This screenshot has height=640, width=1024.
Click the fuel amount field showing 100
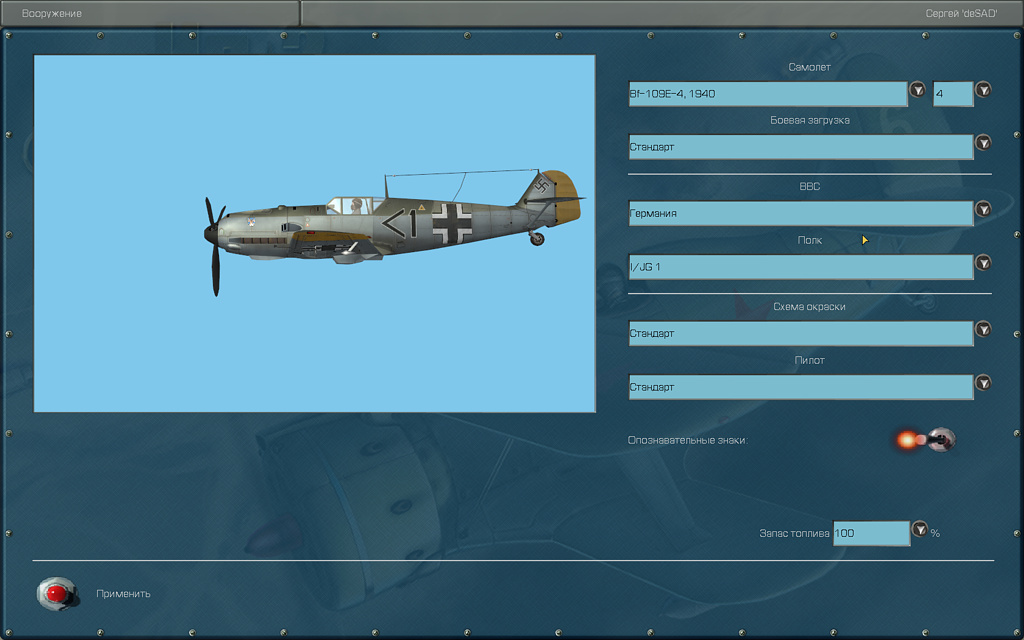[870, 533]
